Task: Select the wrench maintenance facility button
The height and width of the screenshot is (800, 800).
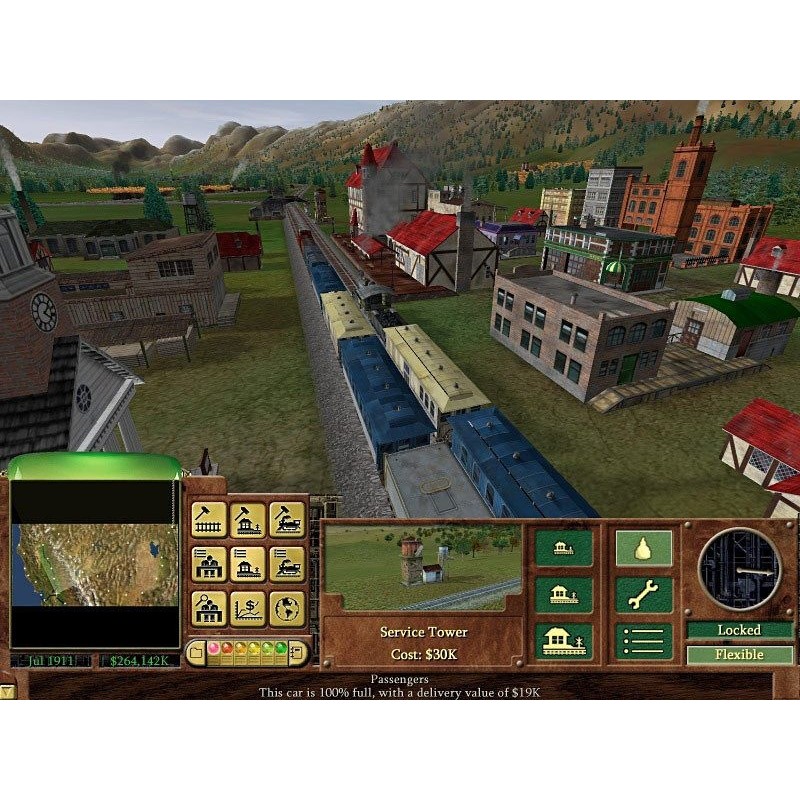Action: click(643, 594)
